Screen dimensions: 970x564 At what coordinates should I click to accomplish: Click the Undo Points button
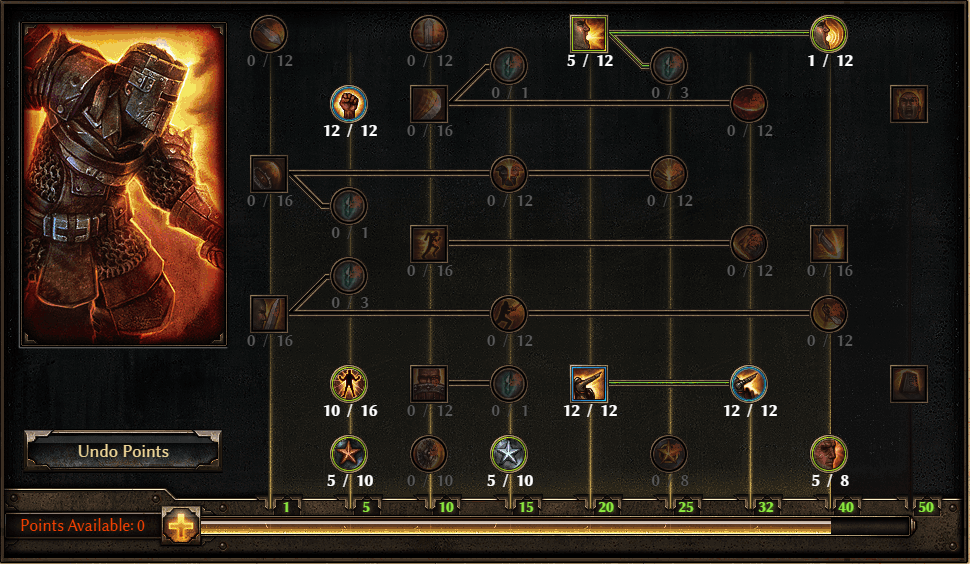123,451
